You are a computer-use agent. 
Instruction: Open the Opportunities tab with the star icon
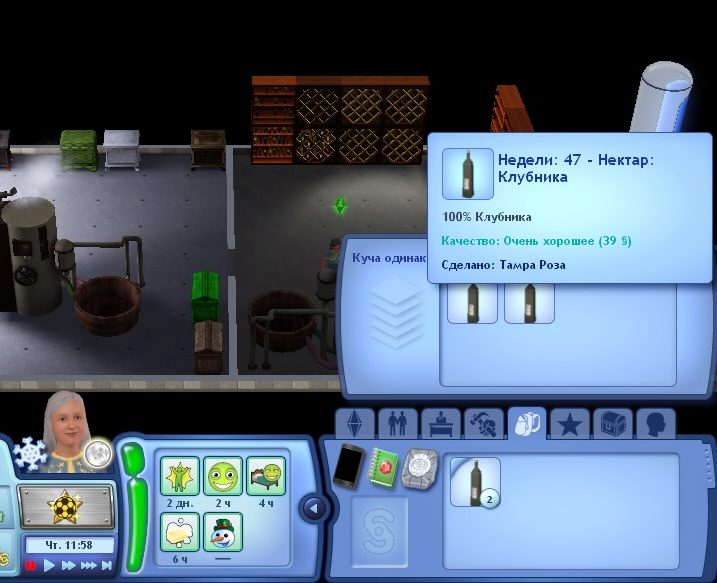(569, 425)
